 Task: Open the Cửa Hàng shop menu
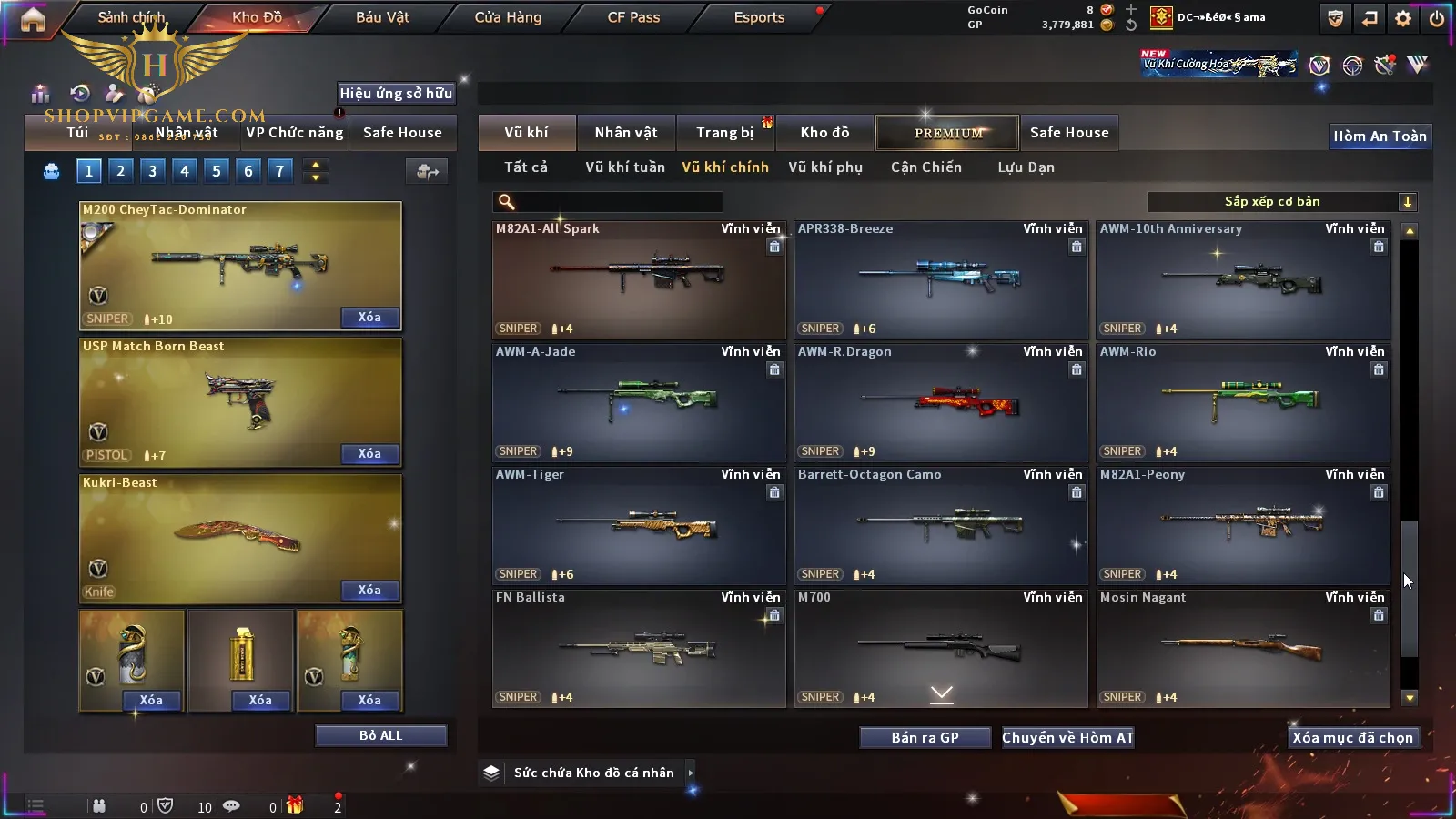tap(508, 17)
